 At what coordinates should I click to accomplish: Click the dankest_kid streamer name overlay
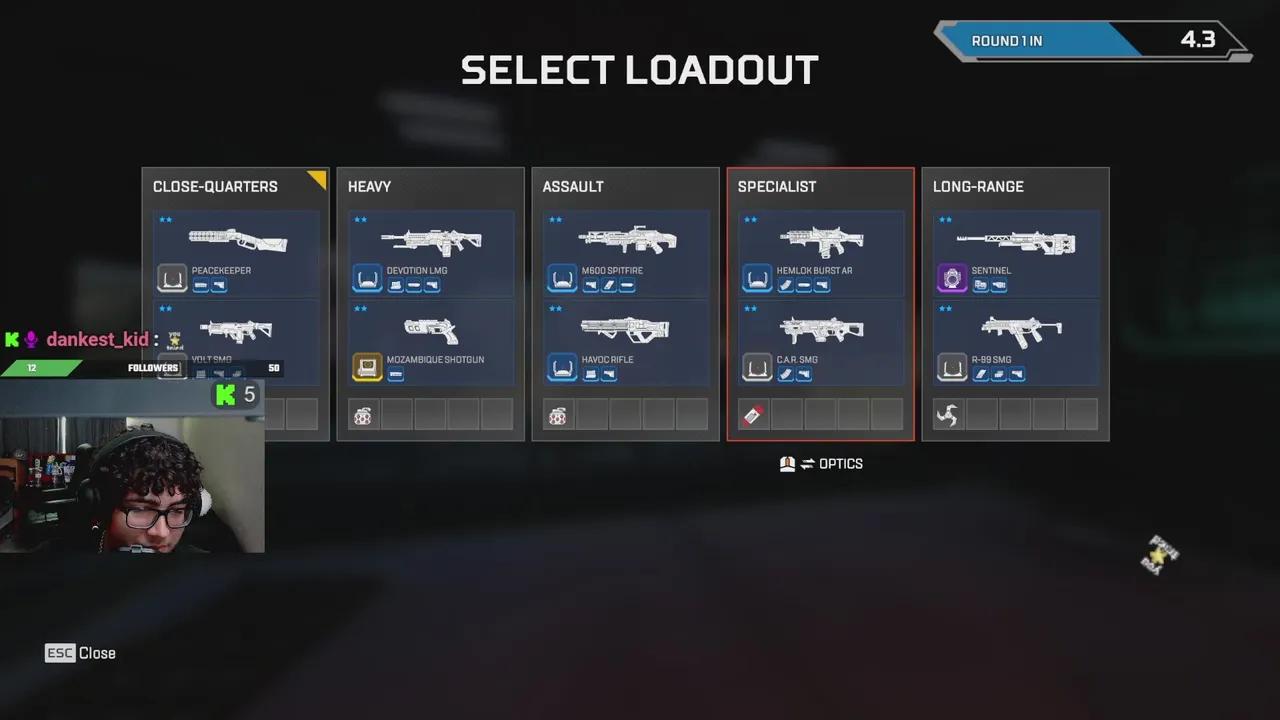click(x=96, y=340)
